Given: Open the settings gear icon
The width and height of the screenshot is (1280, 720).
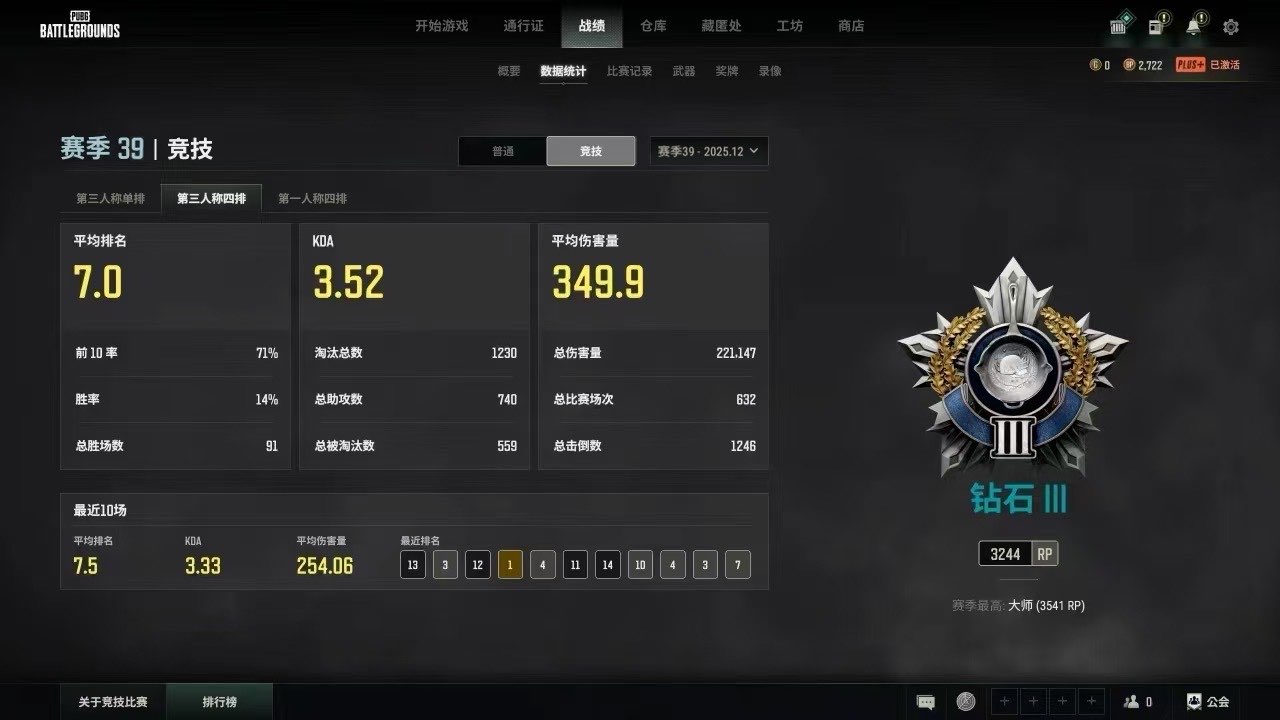Looking at the screenshot, I should (1230, 27).
